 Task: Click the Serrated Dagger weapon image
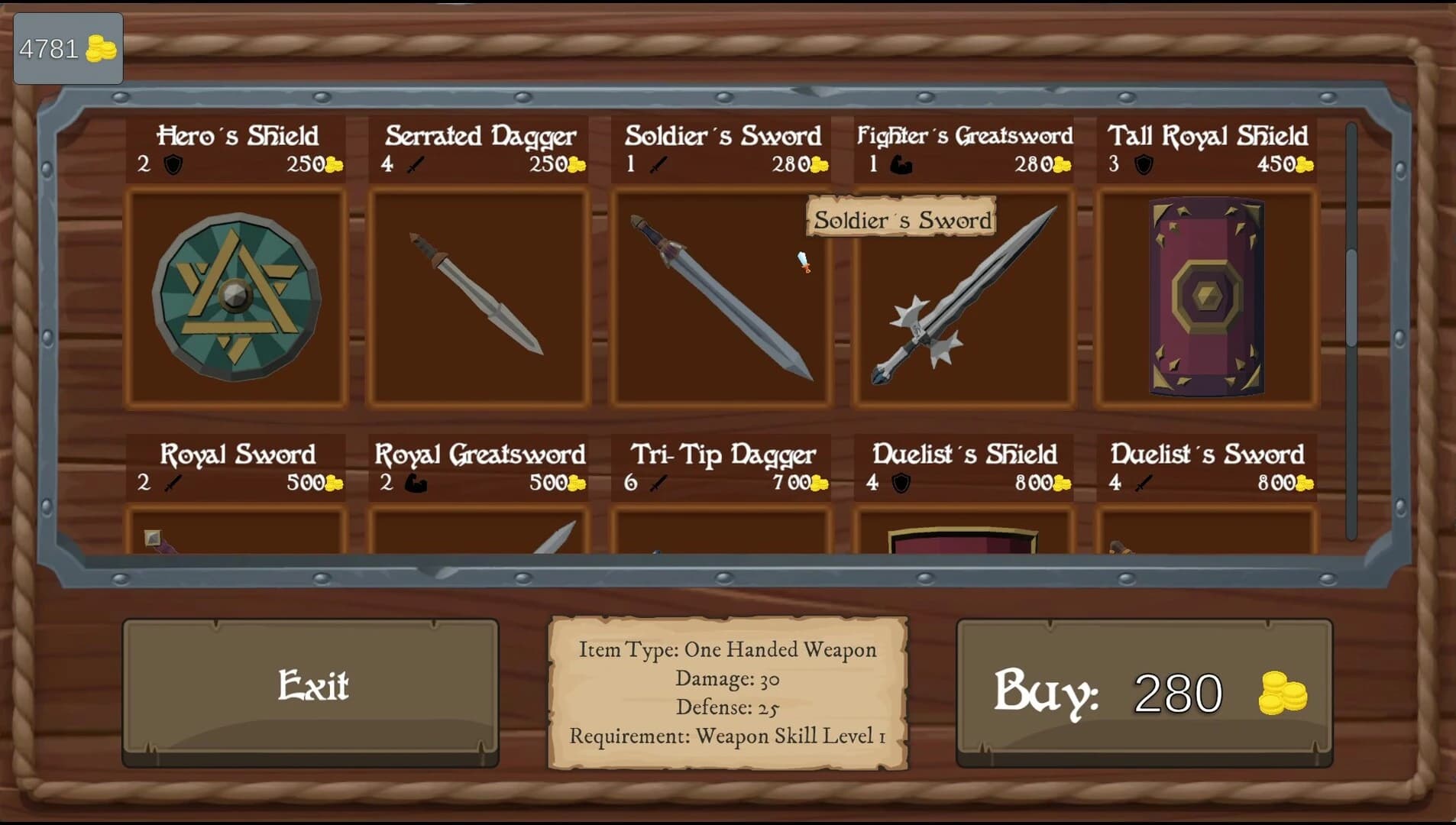coord(477,298)
